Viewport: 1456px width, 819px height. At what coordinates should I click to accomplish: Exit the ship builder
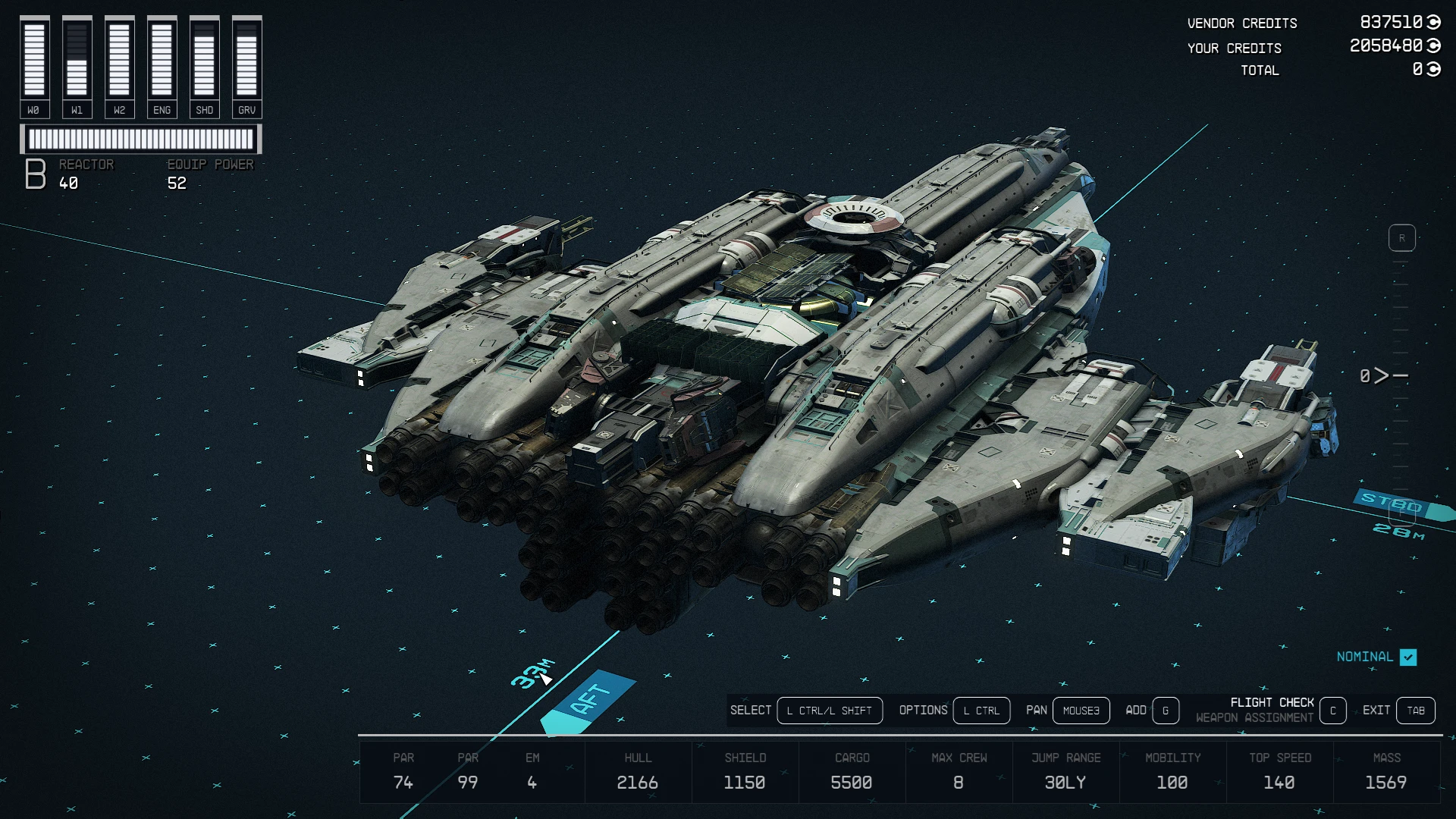click(1415, 711)
